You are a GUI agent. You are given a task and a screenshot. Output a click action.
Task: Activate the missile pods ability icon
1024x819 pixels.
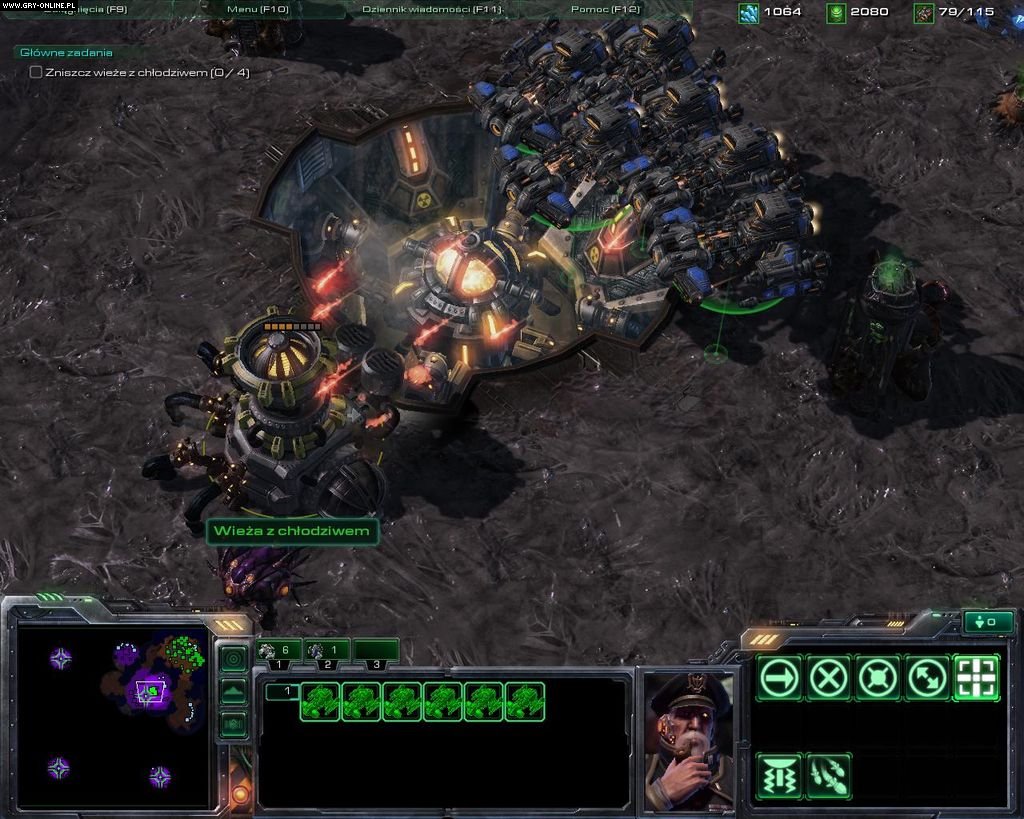829,776
